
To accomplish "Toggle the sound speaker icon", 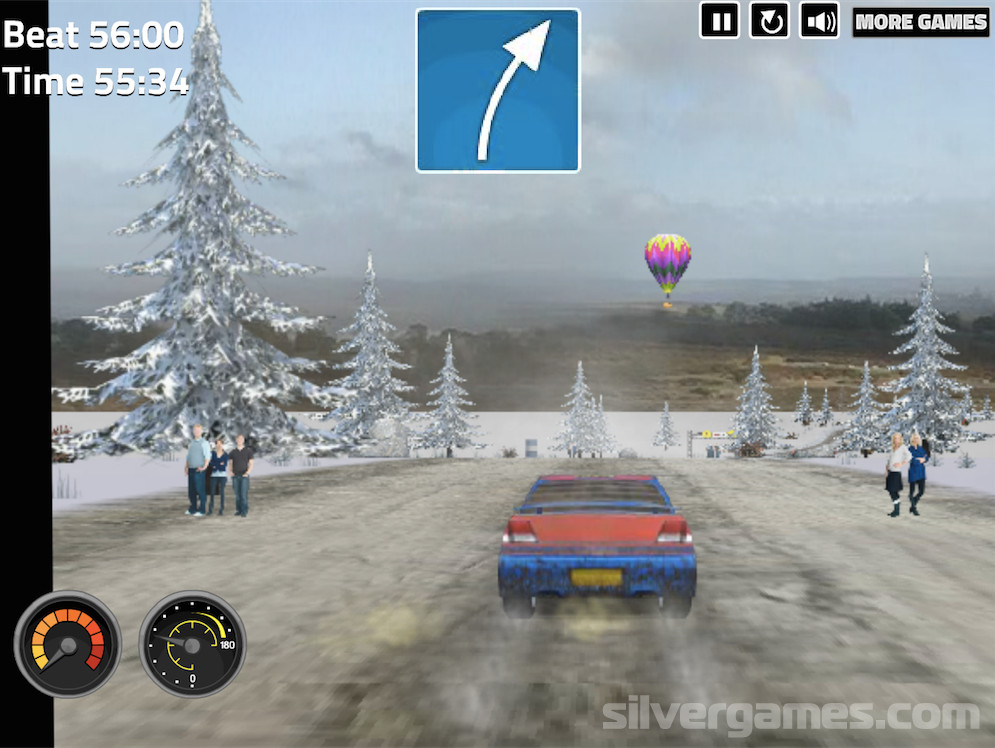I will click(x=819, y=21).
